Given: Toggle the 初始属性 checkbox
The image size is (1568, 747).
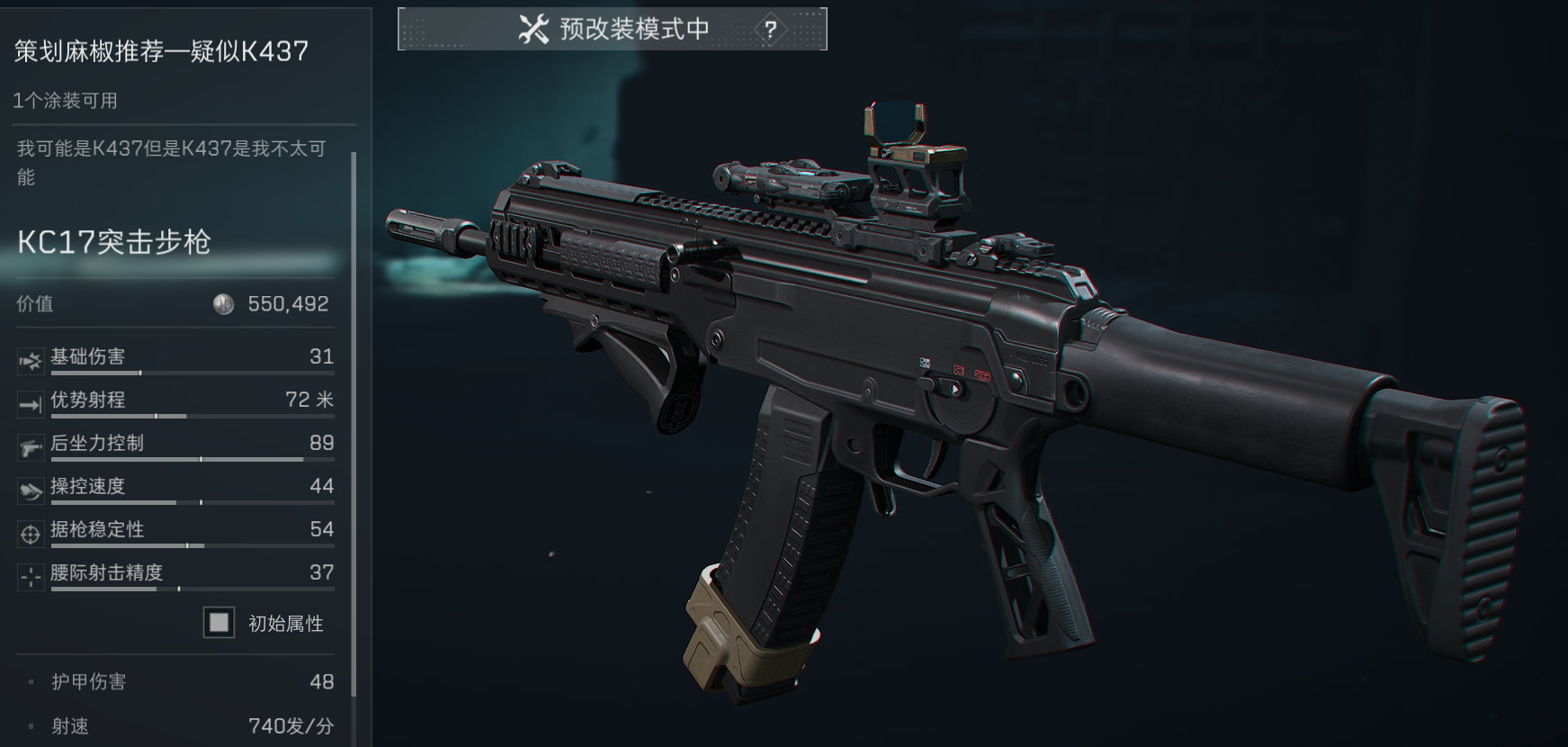Looking at the screenshot, I should (x=219, y=623).
